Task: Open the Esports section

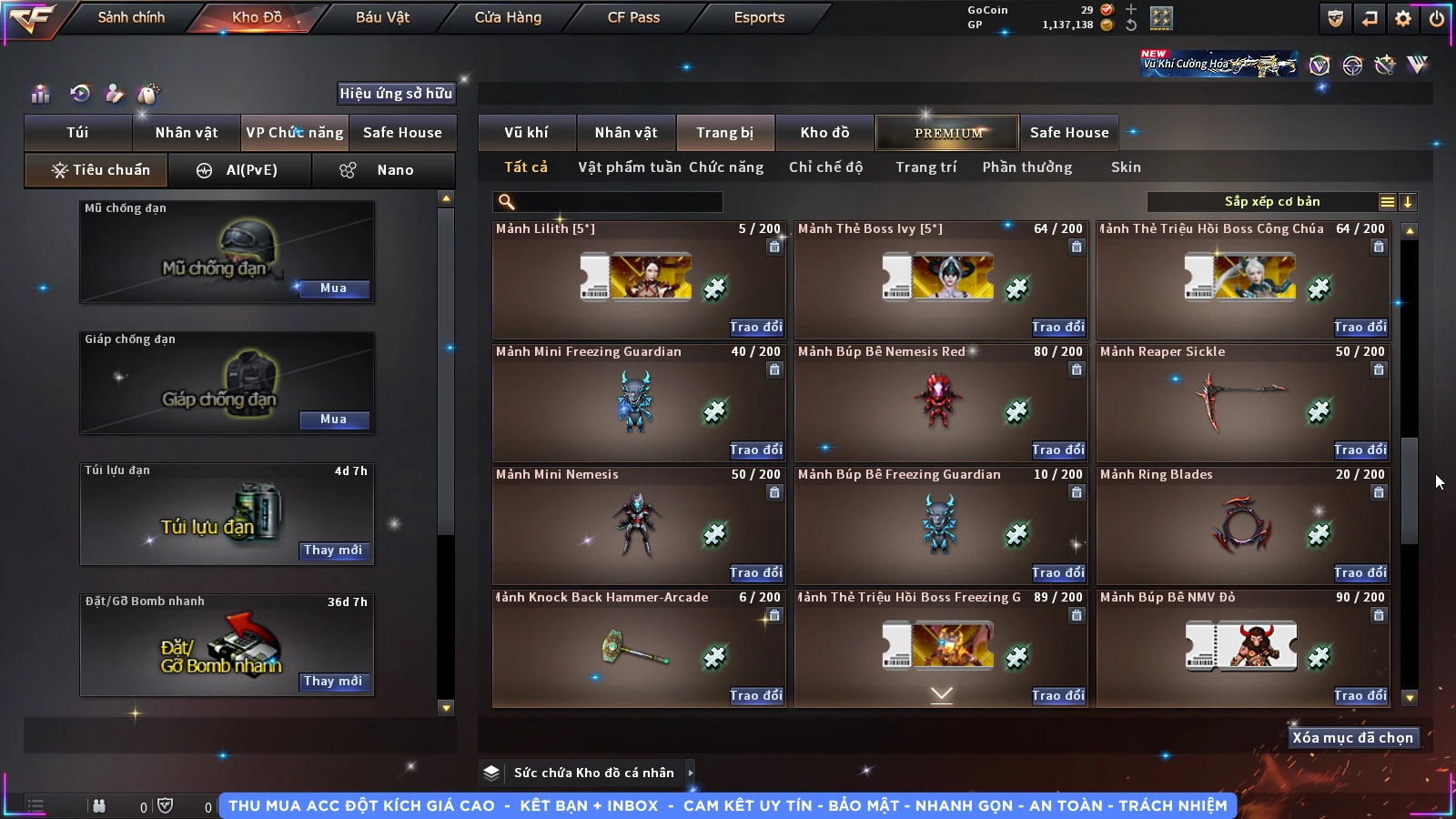Action: coord(759,17)
